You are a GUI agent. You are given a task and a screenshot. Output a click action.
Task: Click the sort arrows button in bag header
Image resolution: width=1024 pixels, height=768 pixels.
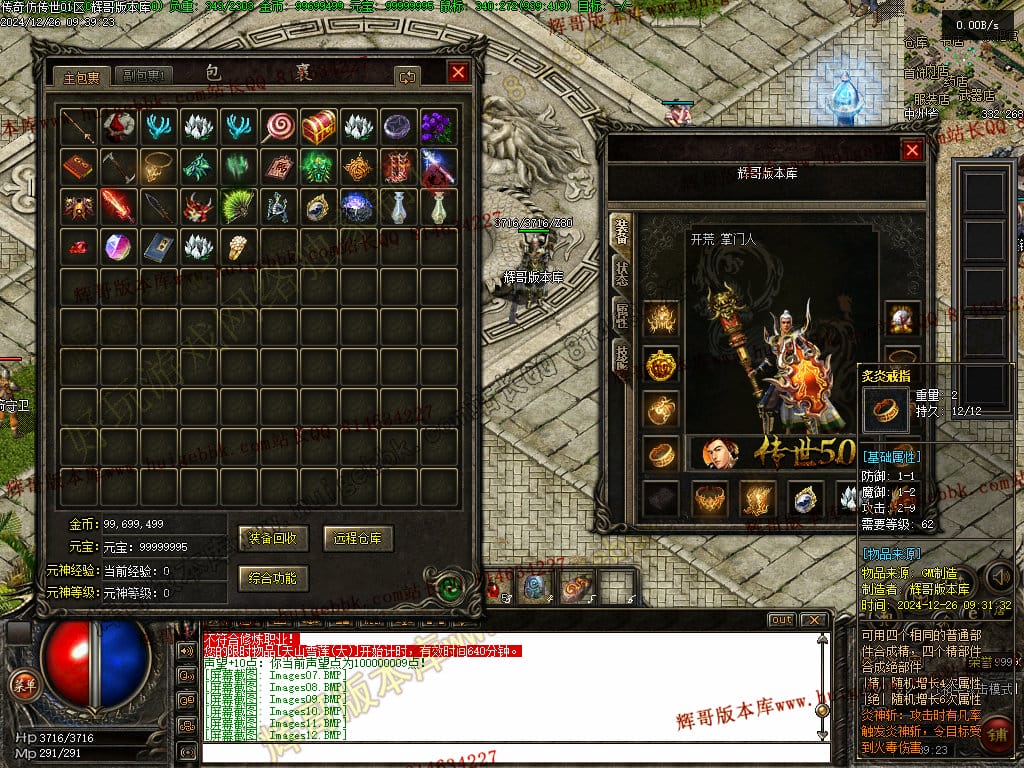[x=406, y=76]
